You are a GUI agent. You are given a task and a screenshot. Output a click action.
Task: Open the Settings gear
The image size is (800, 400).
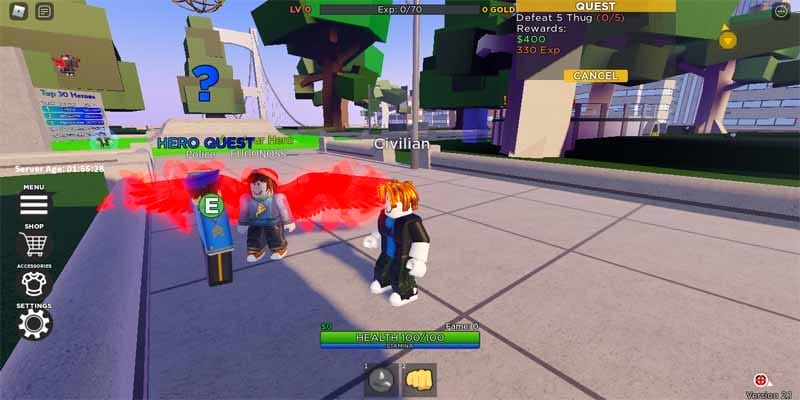coord(34,323)
